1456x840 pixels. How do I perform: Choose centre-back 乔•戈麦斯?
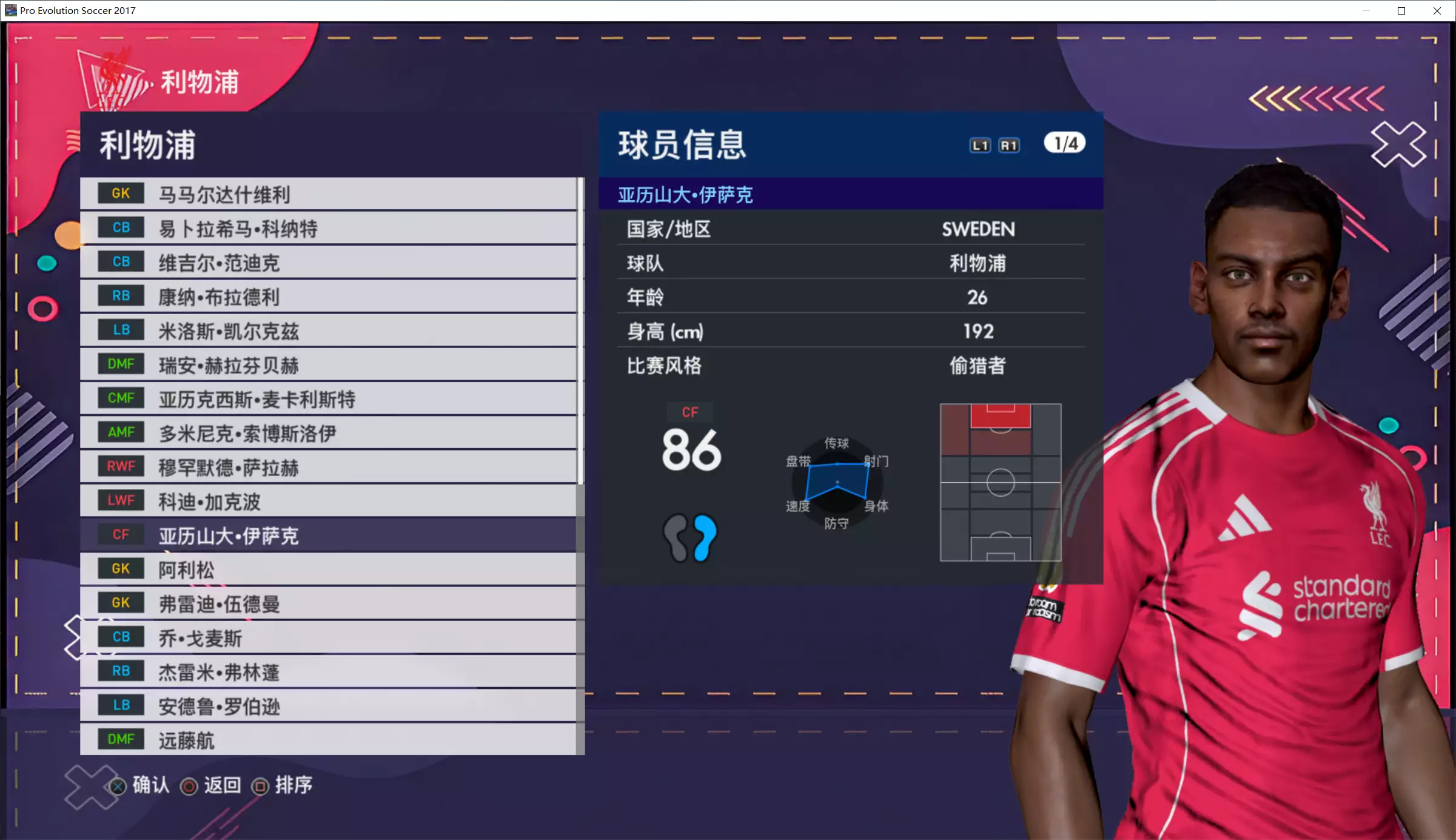(x=327, y=637)
